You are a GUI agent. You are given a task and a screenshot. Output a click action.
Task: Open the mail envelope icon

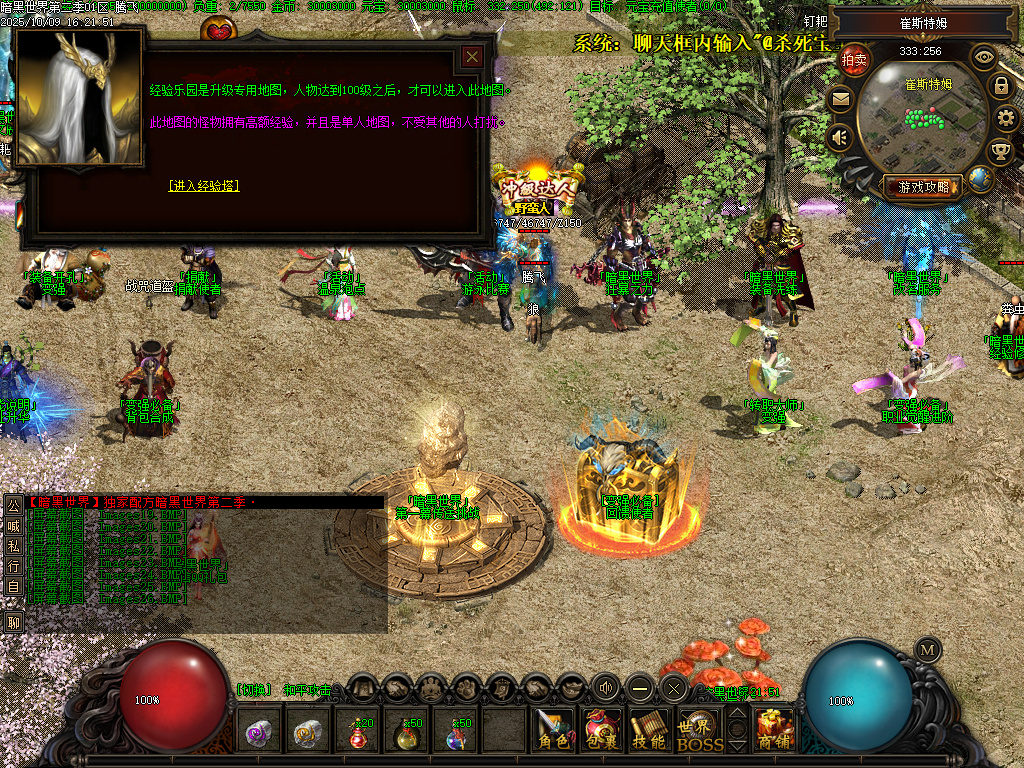840,99
